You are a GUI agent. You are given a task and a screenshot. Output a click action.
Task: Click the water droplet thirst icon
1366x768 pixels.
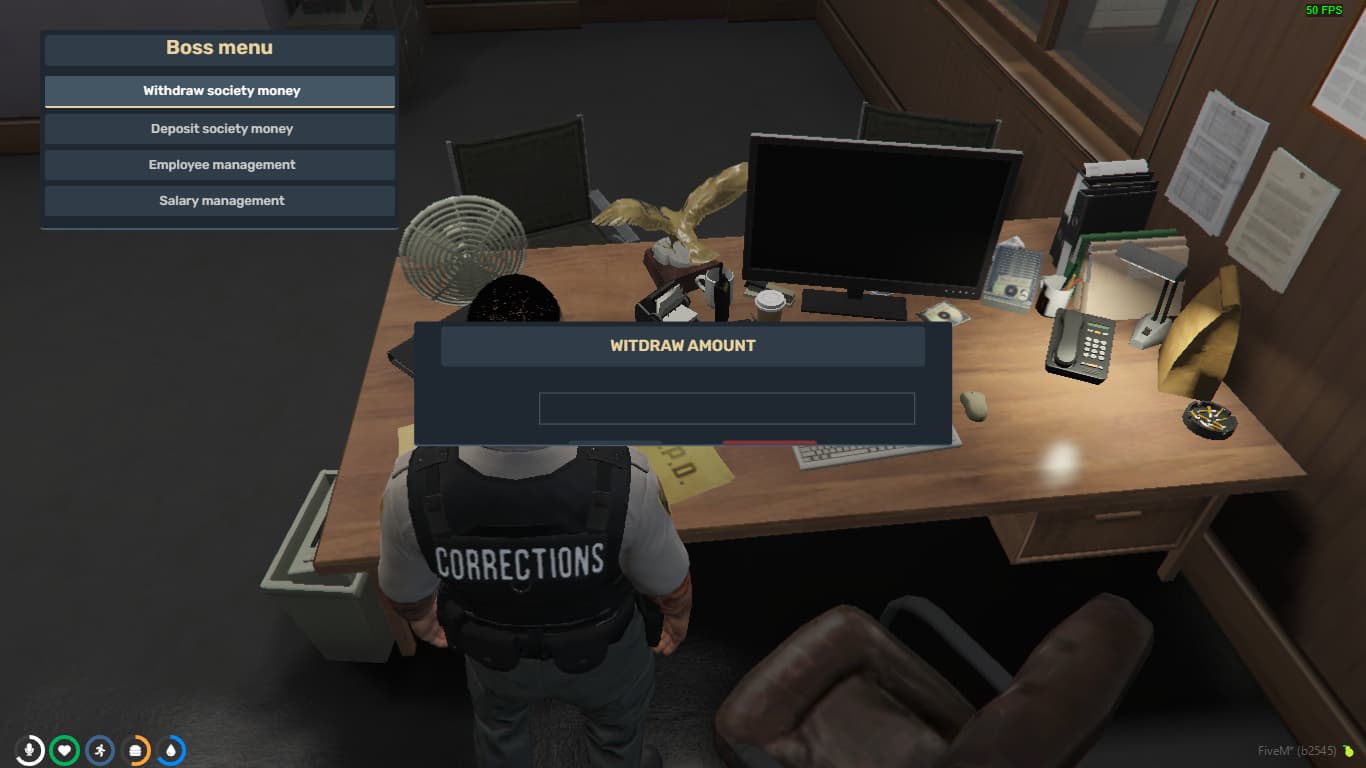[x=170, y=750]
